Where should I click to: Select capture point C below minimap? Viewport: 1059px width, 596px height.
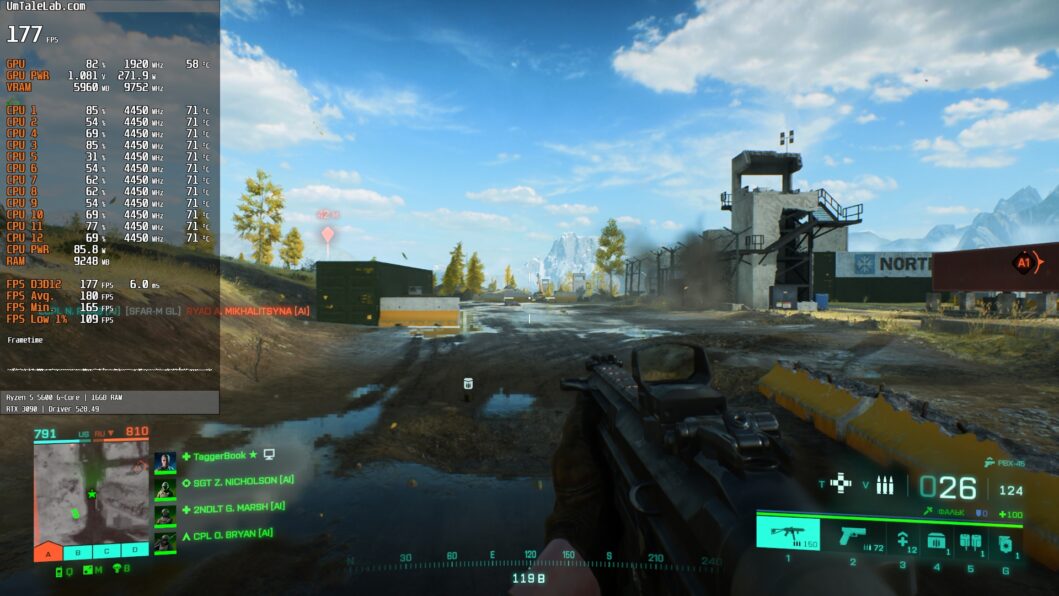coord(105,551)
